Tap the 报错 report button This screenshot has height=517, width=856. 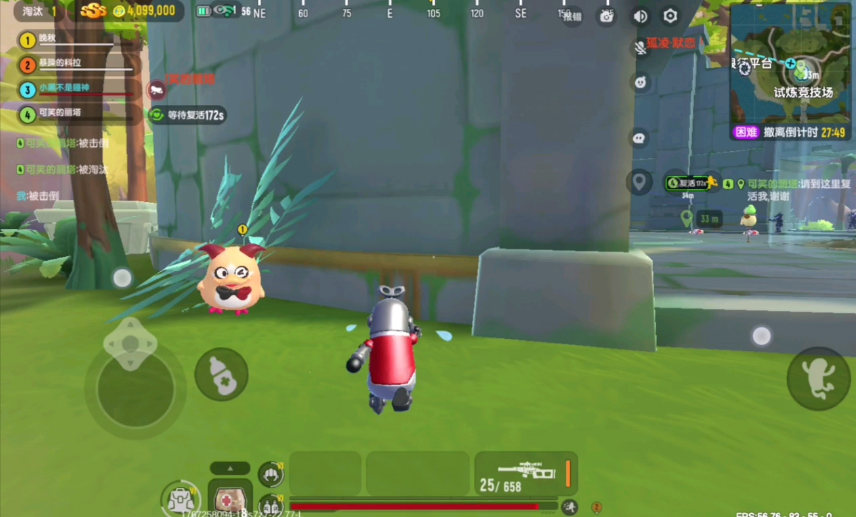point(572,16)
